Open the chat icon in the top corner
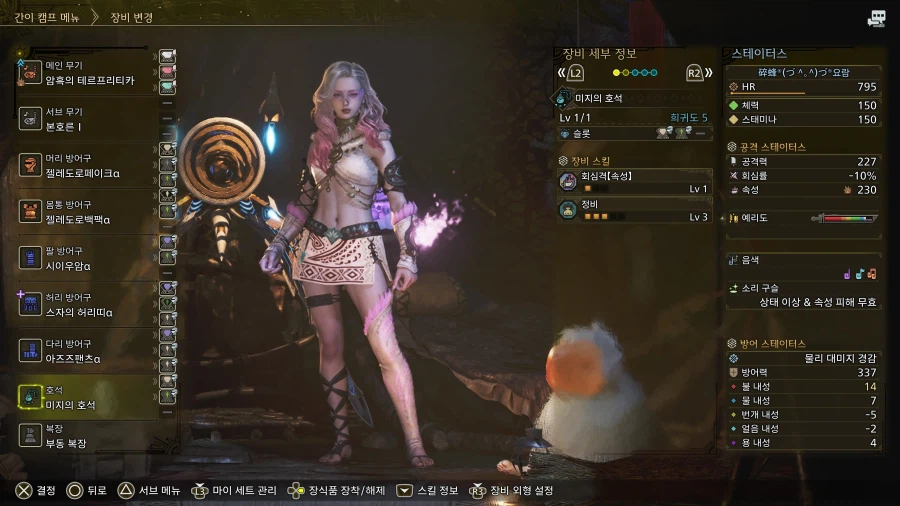Viewport: 900px width, 506px height. [877, 18]
